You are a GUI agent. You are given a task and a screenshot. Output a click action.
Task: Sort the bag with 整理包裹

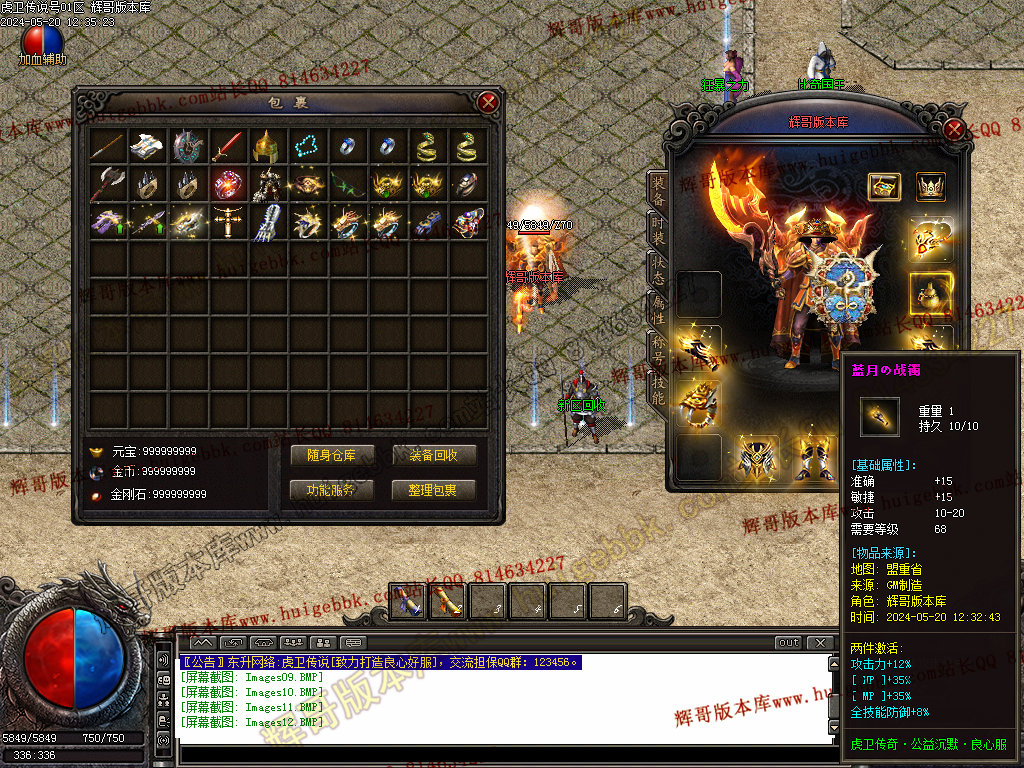[x=434, y=490]
